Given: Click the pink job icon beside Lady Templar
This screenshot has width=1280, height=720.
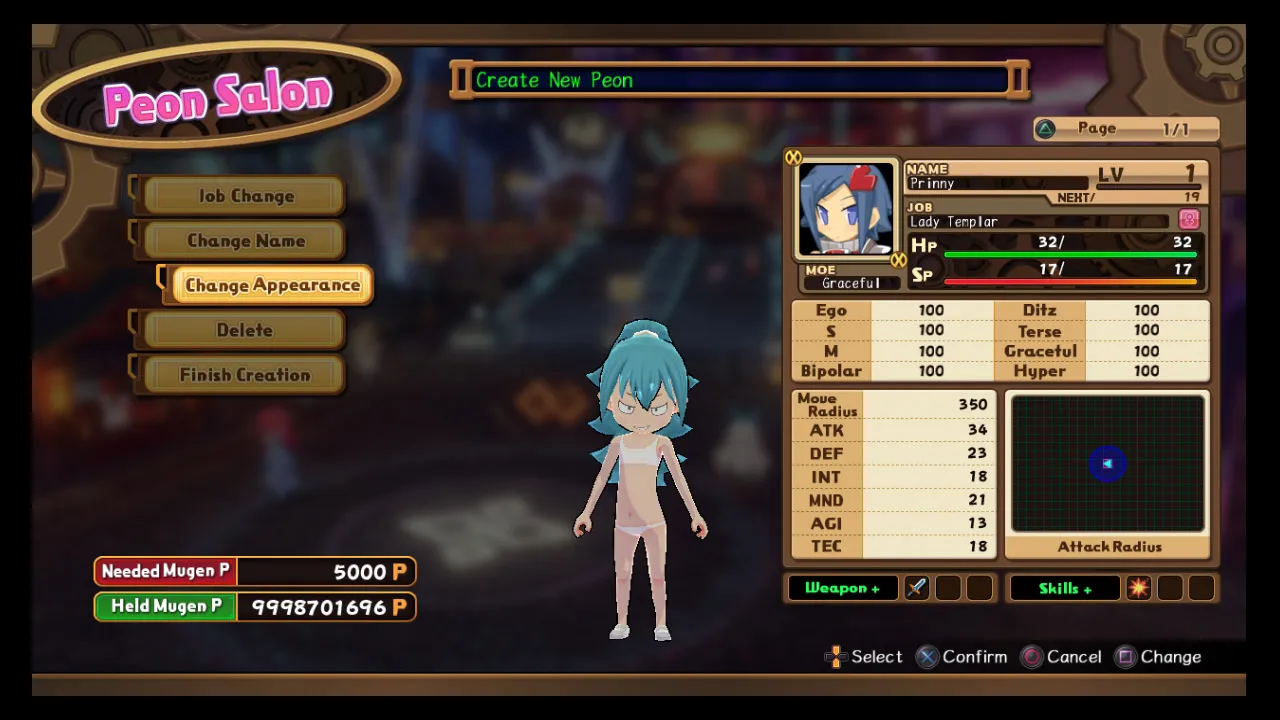Looking at the screenshot, I should coord(1189,220).
